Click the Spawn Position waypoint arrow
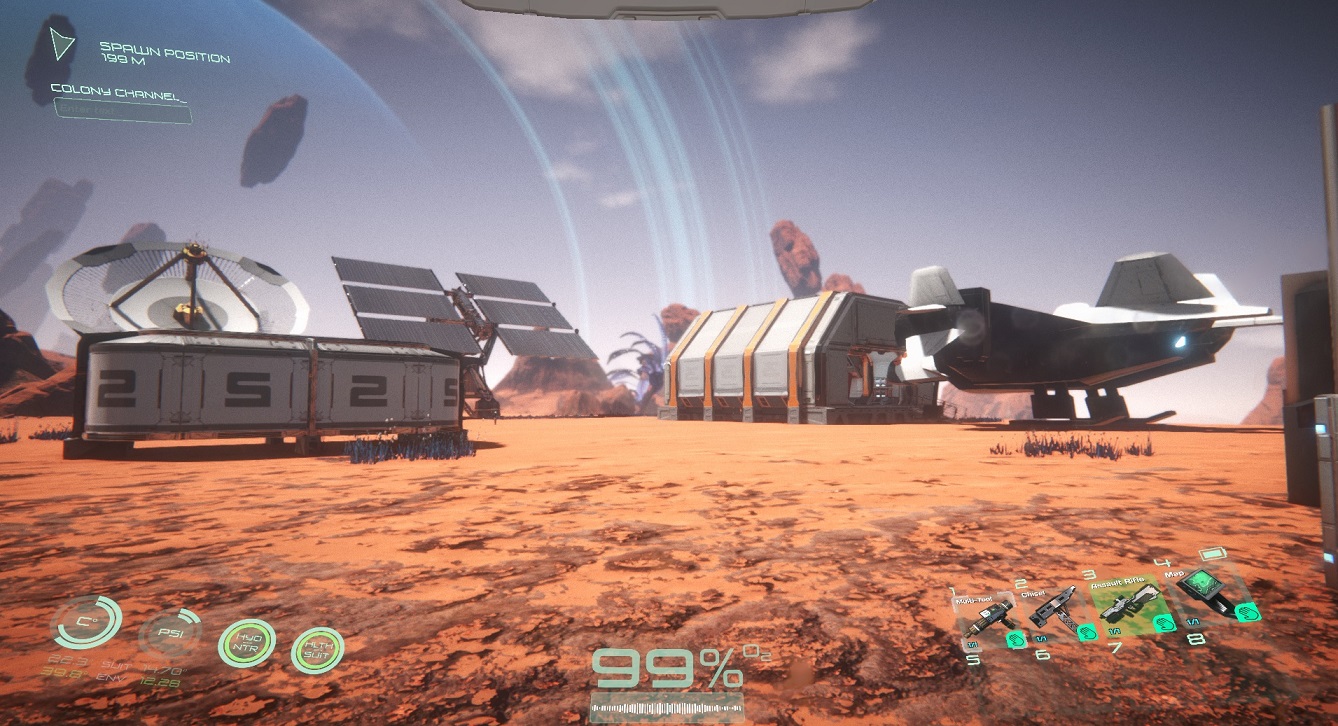The height and width of the screenshot is (726, 1338). coord(63,43)
